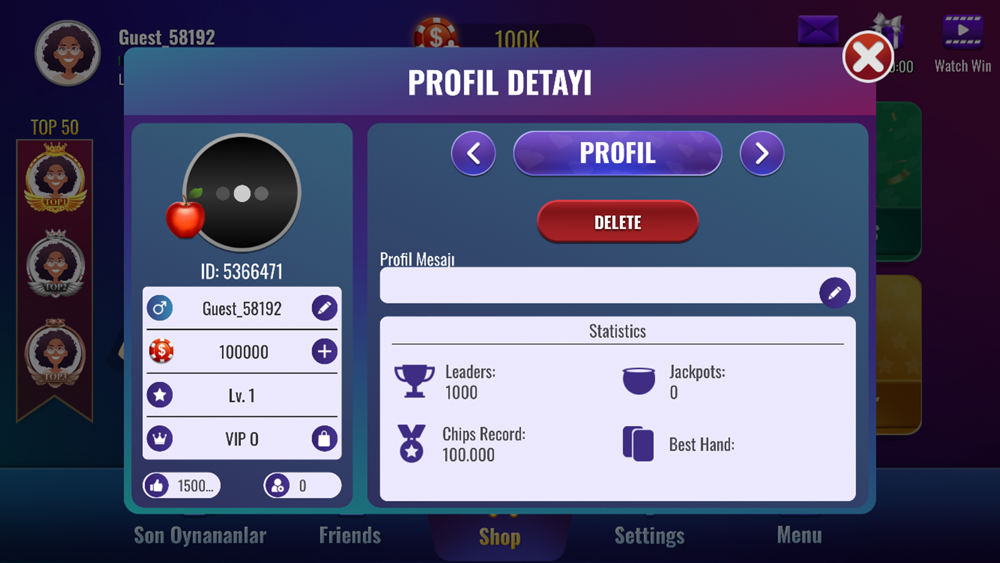Open the friends count pill
Image resolution: width=1000 pixels, height=563 pixels.
tap(301, 486)
